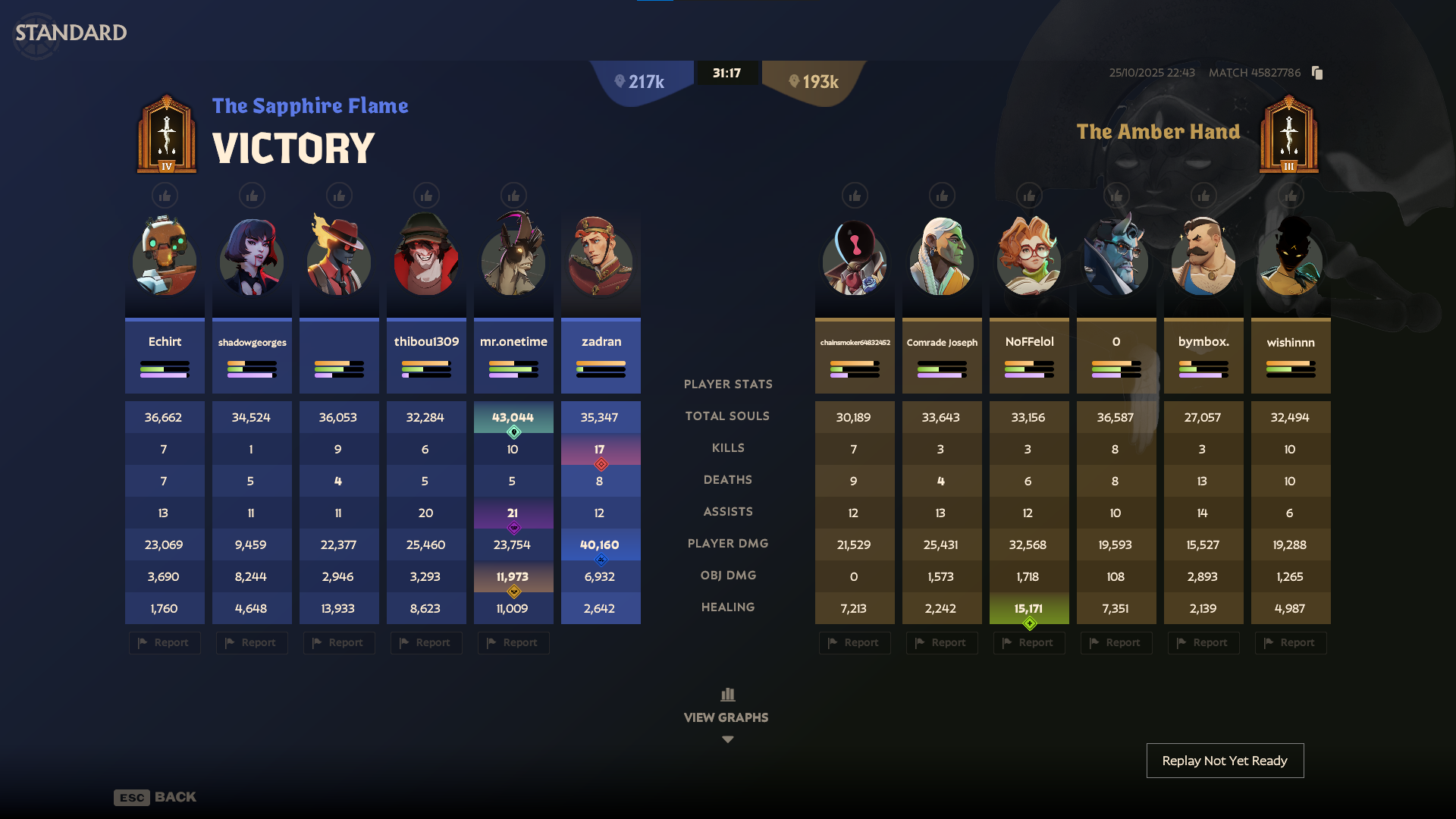
Task: Go back using ESC BACK
Action: (155, 797)
